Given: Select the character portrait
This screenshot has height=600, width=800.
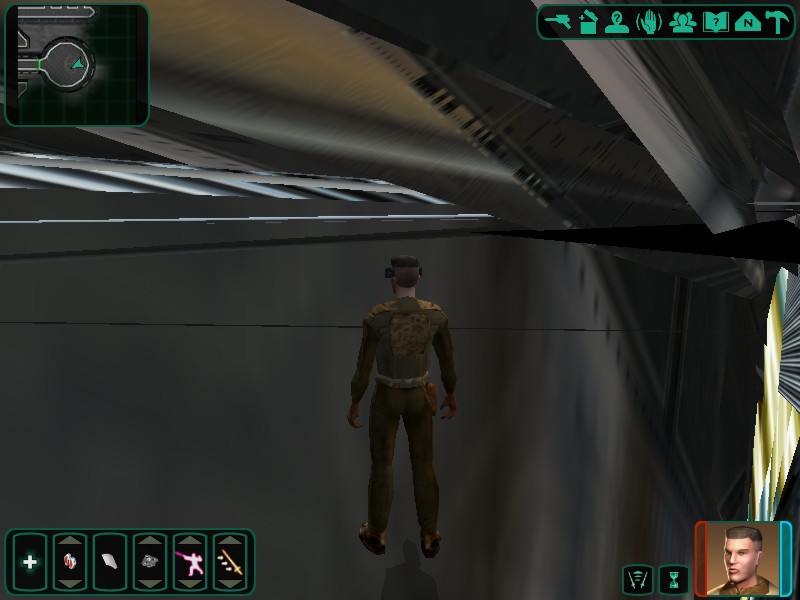Looking at the screenshot, I should (743, 558).
